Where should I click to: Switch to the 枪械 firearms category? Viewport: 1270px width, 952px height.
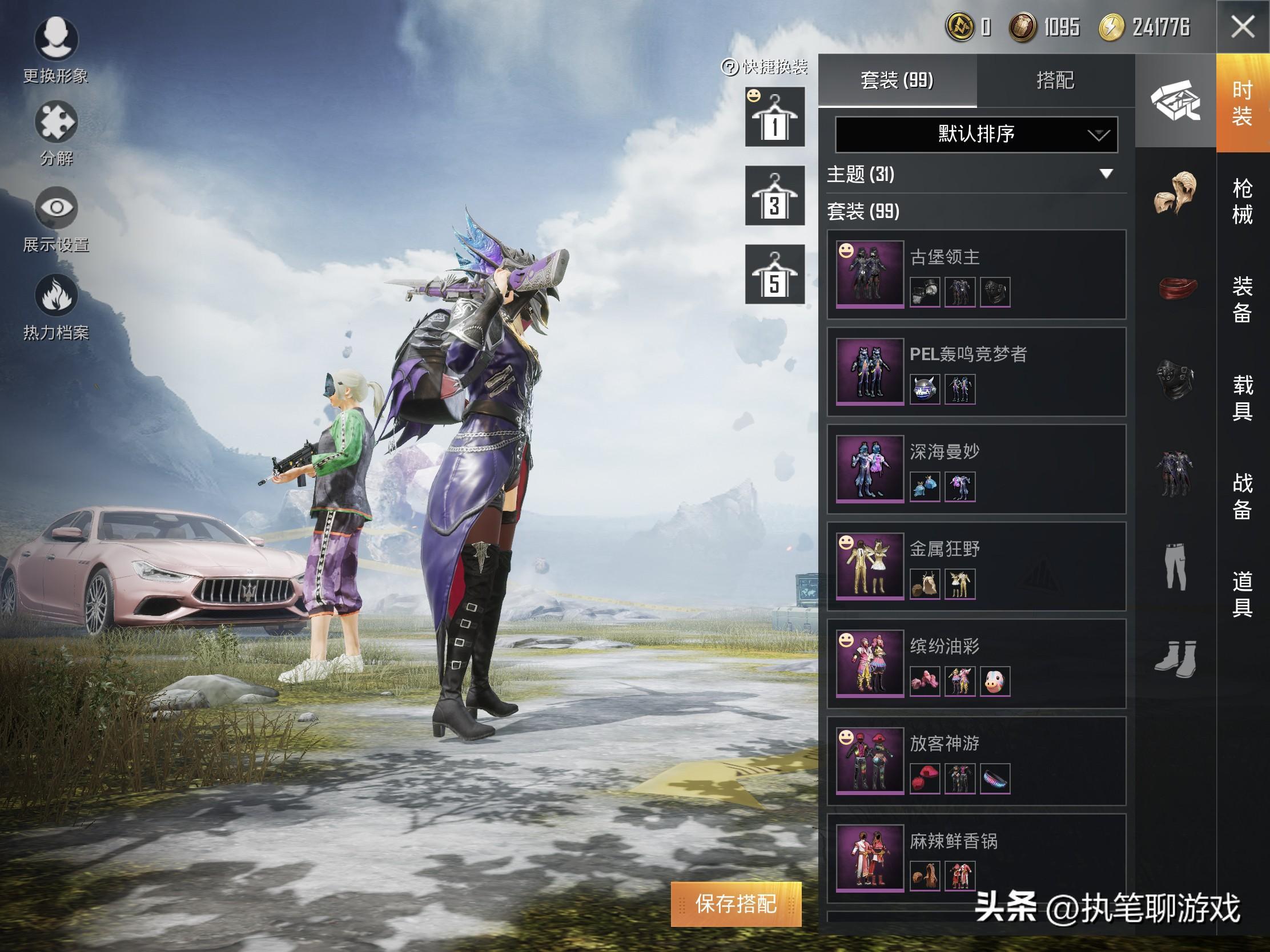point(1242,201)
